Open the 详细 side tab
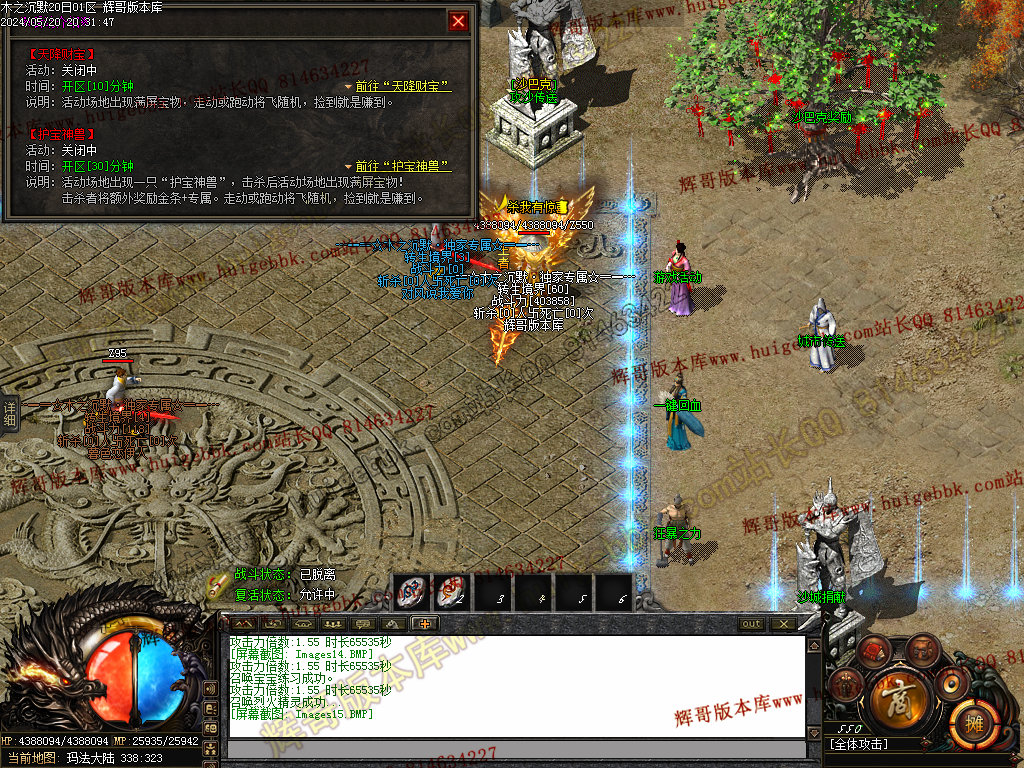This screenshot has width=1024, height=768. coord(10,411)
